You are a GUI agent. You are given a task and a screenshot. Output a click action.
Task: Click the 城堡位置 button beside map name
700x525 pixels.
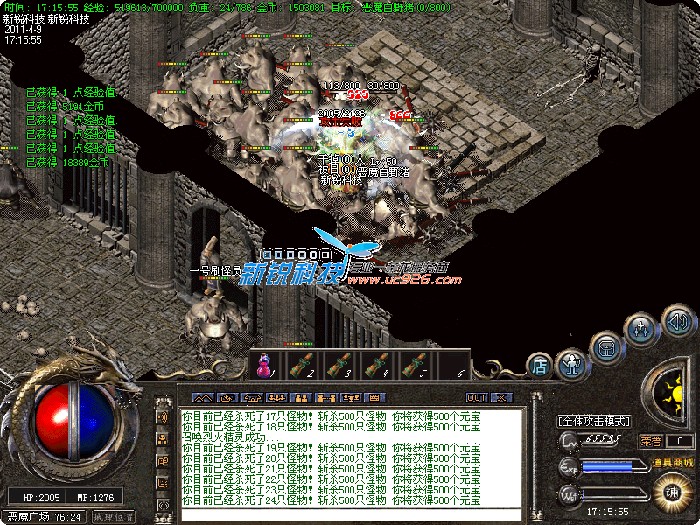pyautogui.click(x=114, y=517)
